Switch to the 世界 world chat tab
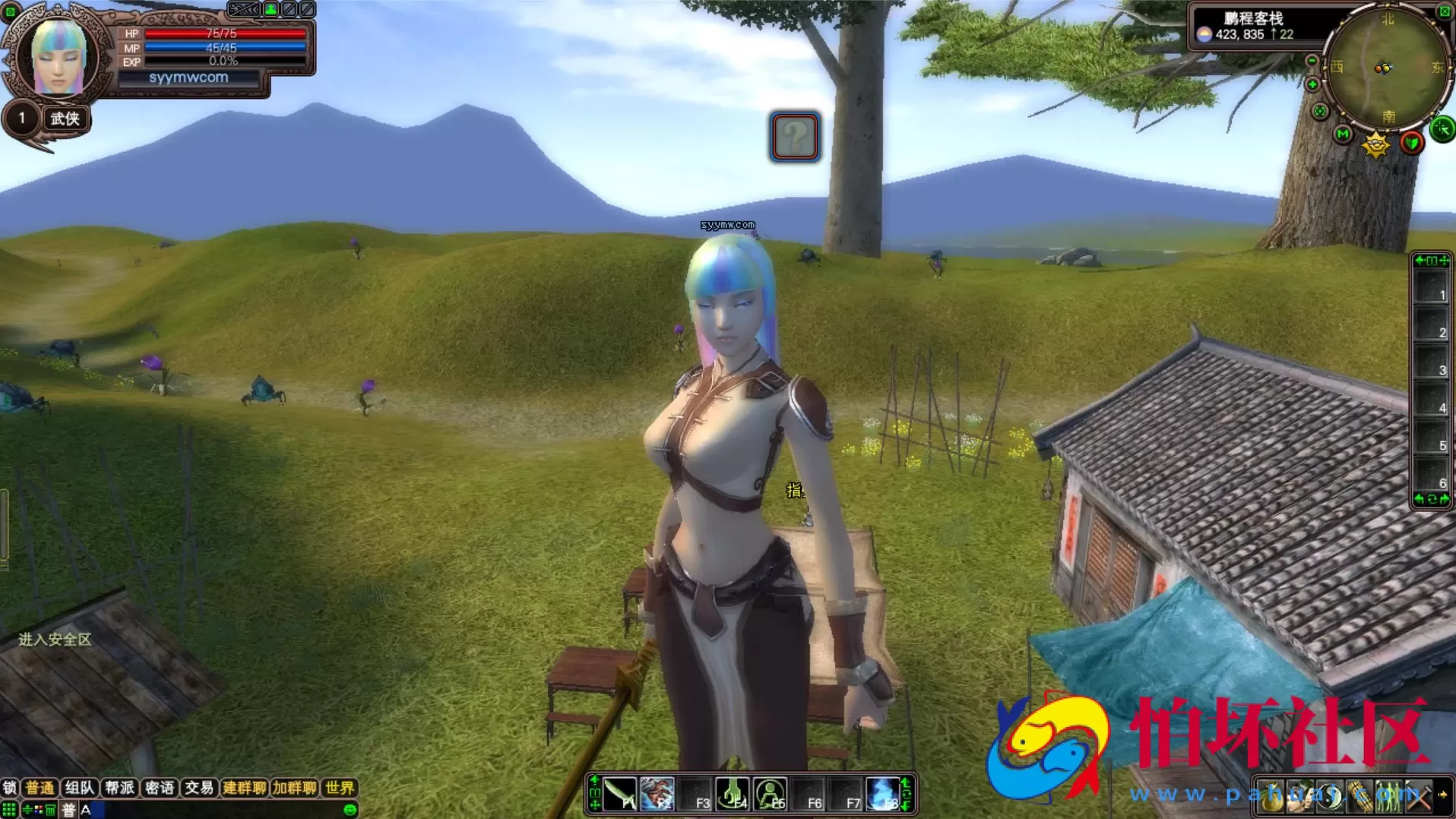This screenshot has width=1456, height=819. click(339, 788)
